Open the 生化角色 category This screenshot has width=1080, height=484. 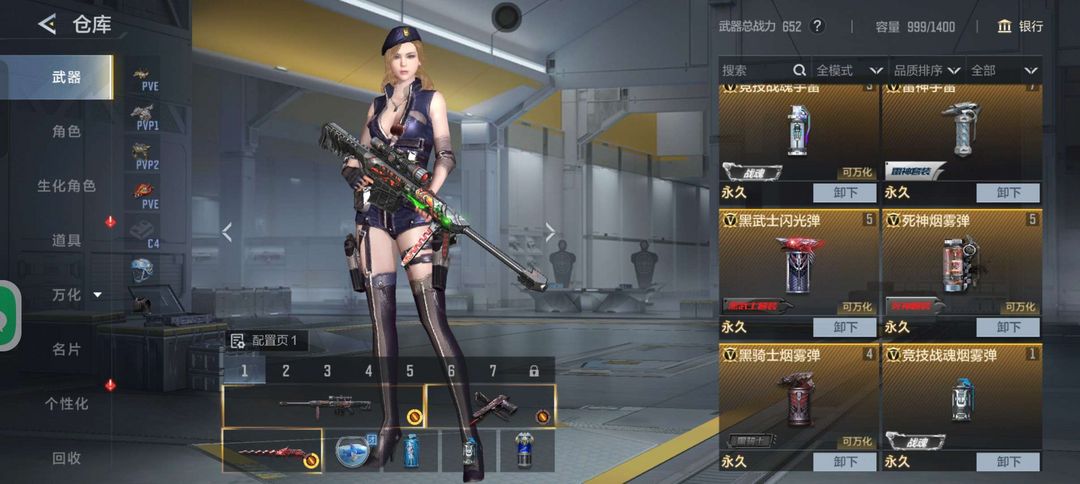coord(66,186)
